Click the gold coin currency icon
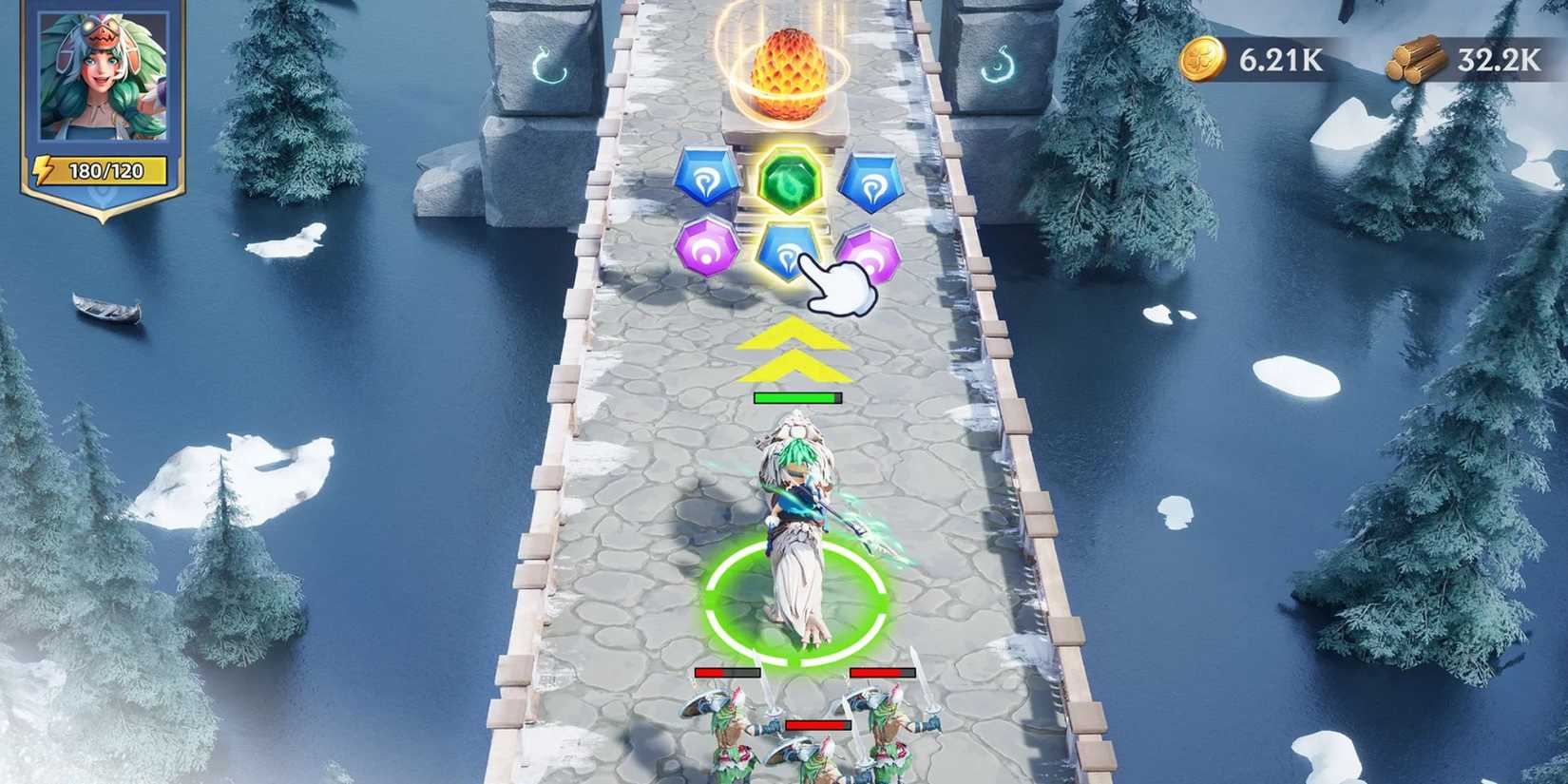The image size is (1568, 784). [1205, 57]
